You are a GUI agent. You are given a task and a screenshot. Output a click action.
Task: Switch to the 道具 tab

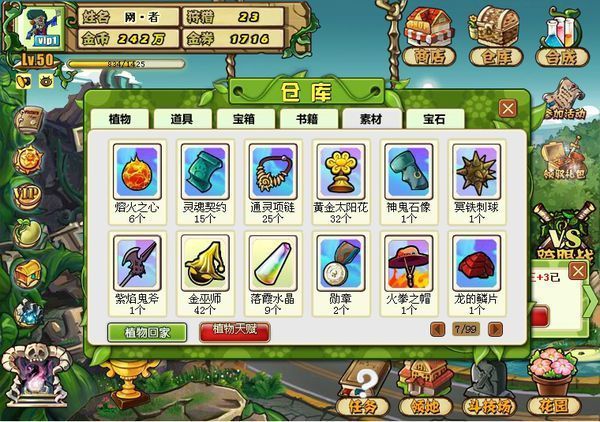[x=181, y=118]
